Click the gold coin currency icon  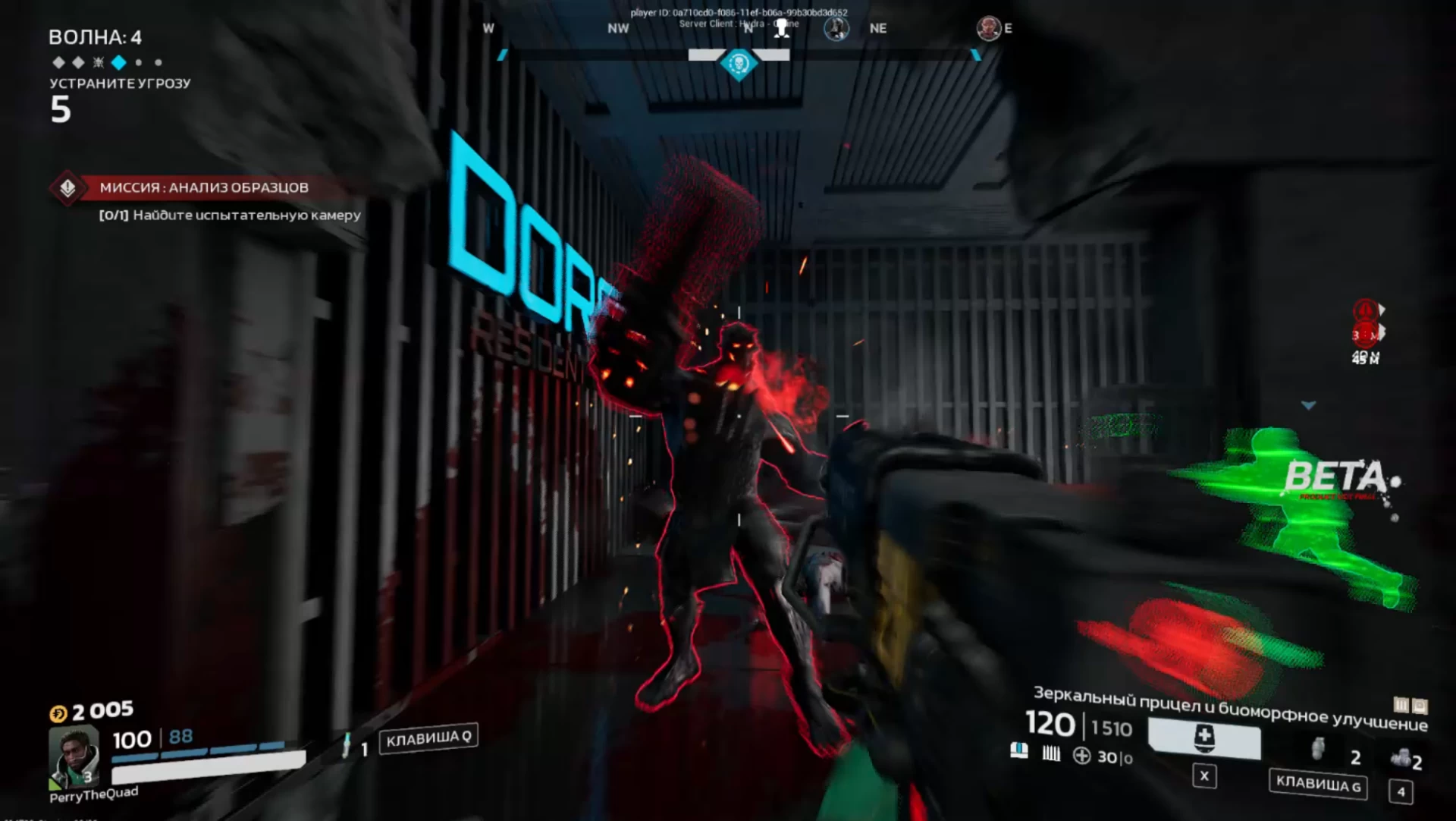58,713
